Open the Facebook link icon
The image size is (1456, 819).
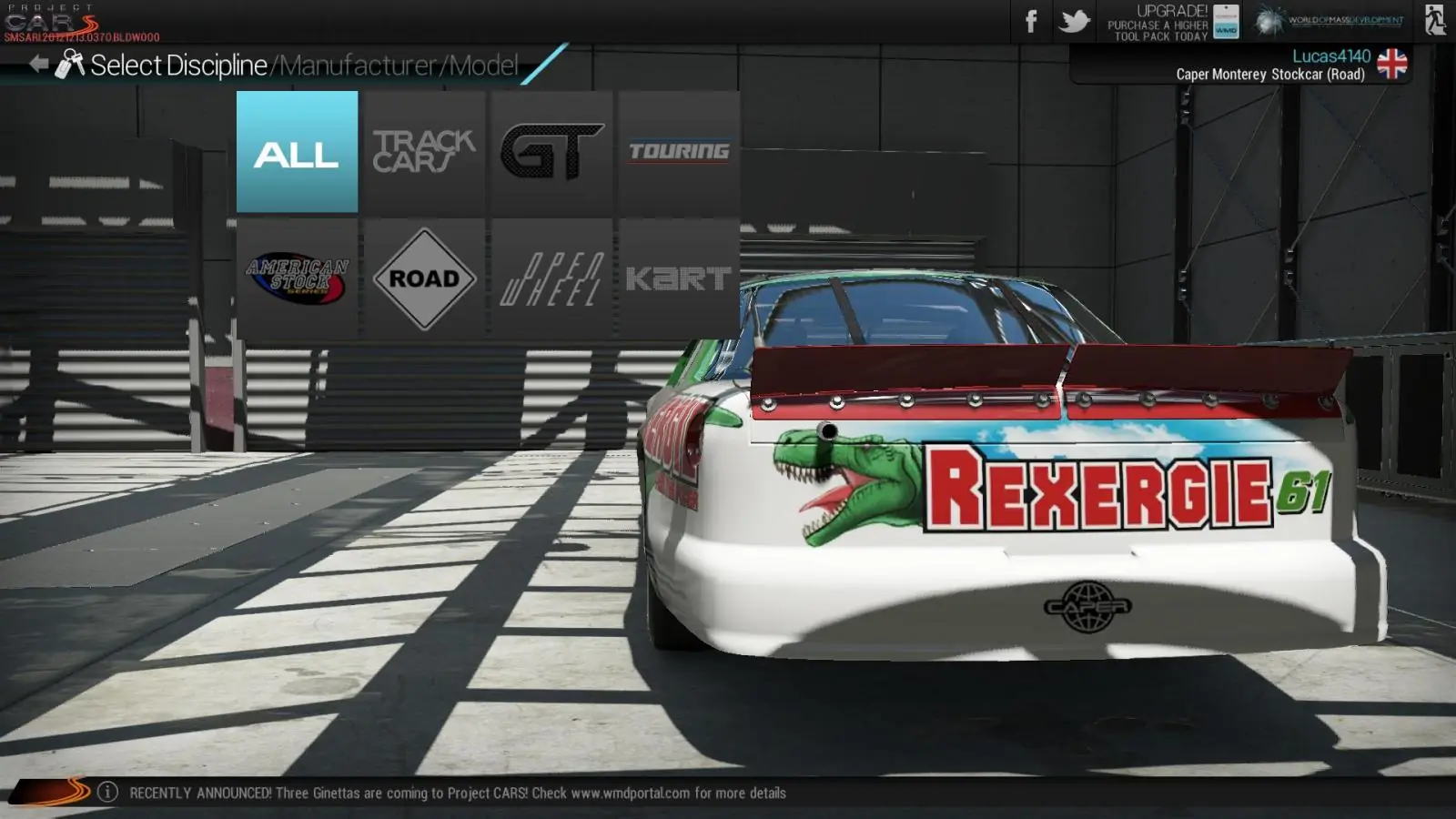[1031, 21]
